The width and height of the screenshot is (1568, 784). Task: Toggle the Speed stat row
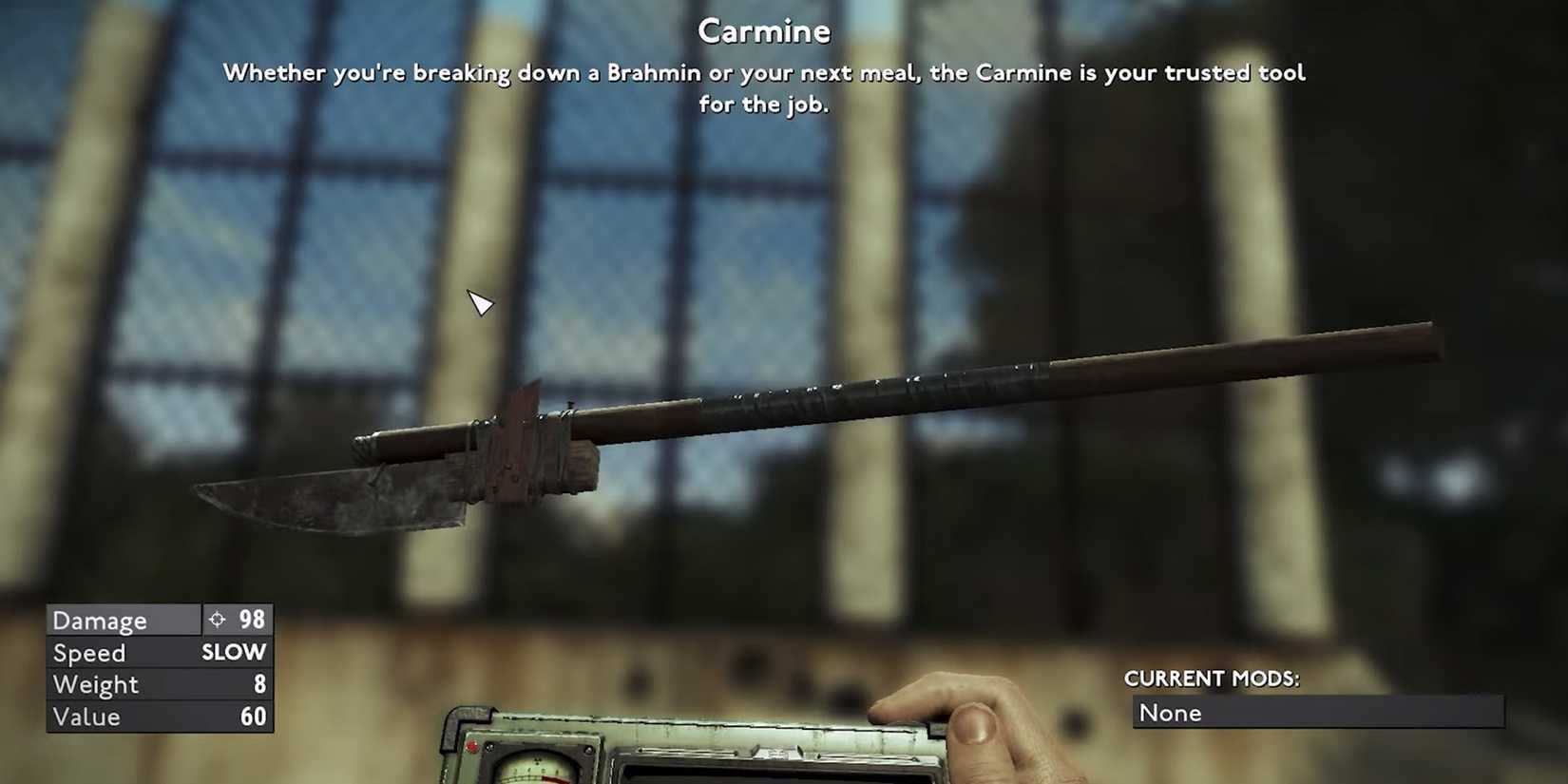122,653
